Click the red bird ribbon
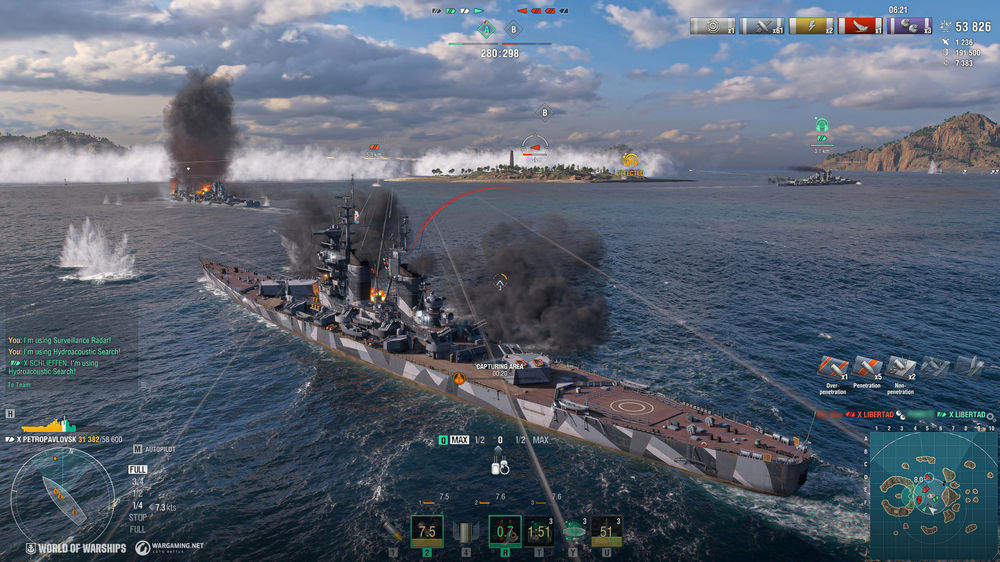 (860, 26)
